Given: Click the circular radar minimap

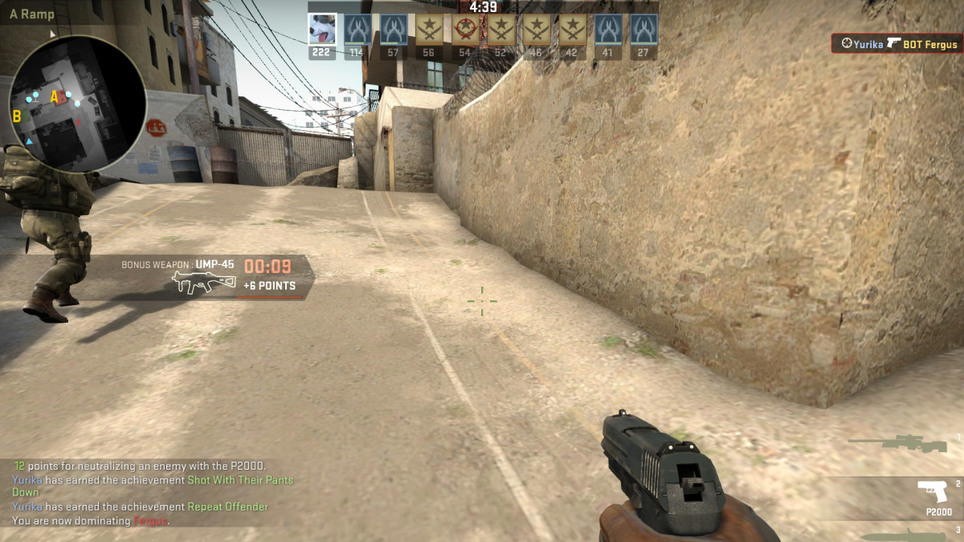Looking at the screenshot, I should pyautogui.click(x=77, y=104).
